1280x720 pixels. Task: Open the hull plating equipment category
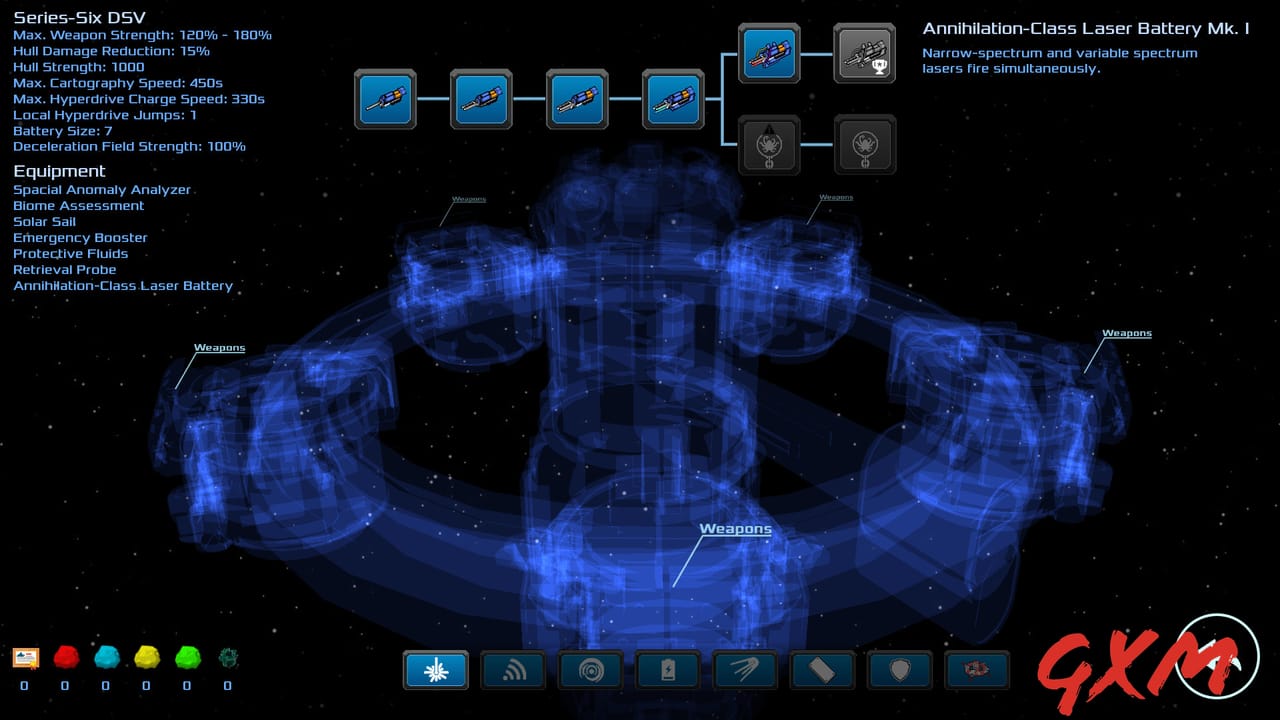pos(822,670)
